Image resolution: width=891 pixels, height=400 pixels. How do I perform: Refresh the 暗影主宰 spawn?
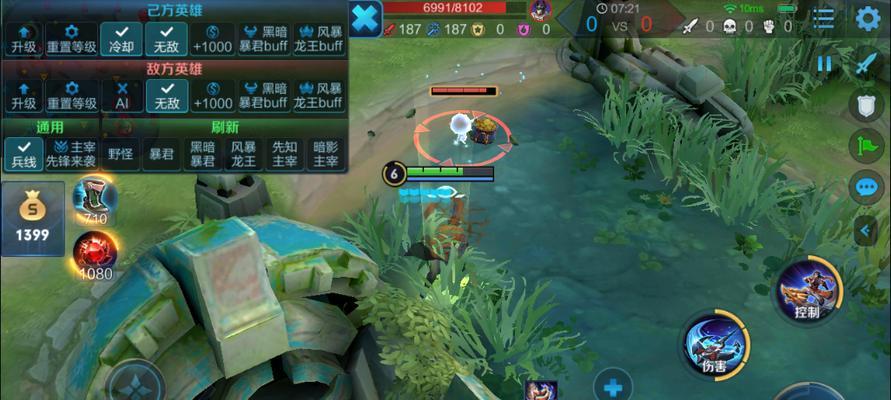click(326, 153)
